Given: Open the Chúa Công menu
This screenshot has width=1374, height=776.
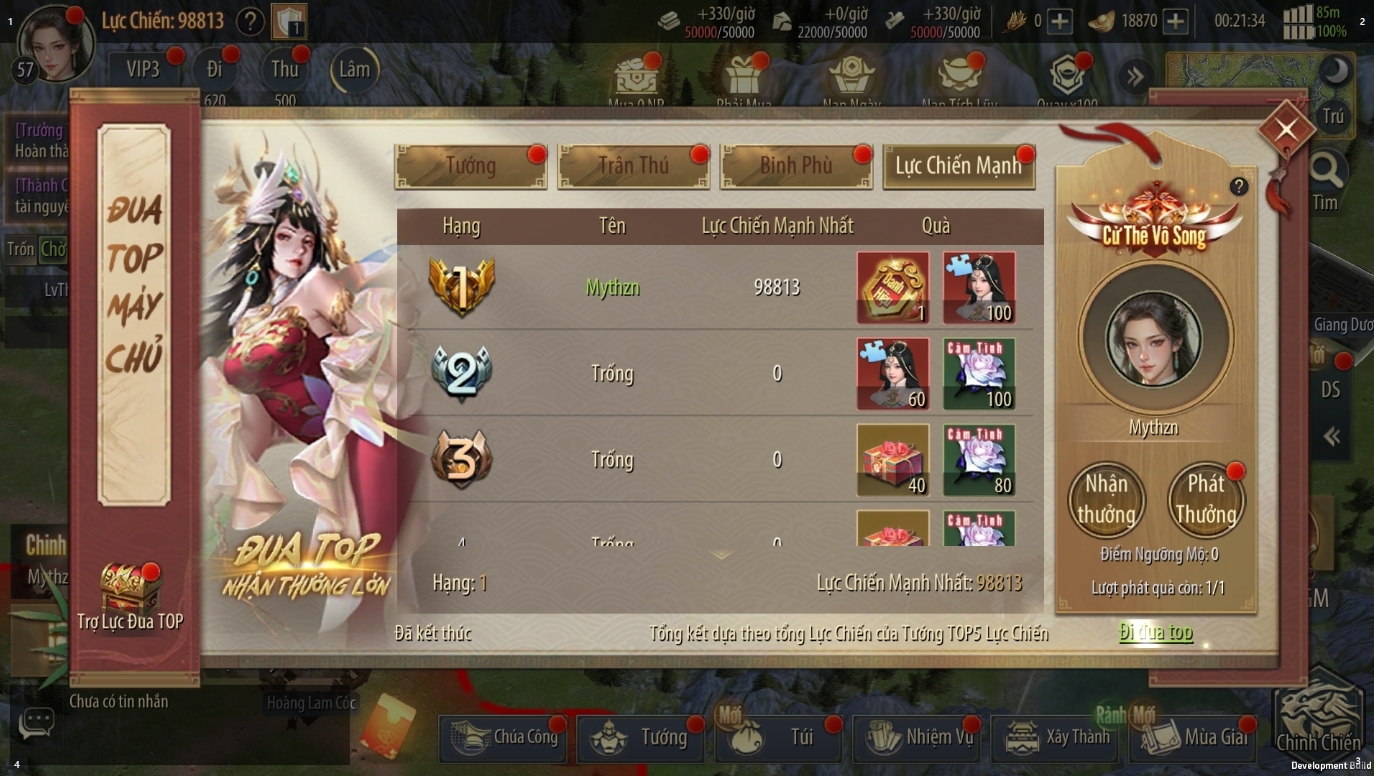Looking at the screenshot, I should coord(503,738).
